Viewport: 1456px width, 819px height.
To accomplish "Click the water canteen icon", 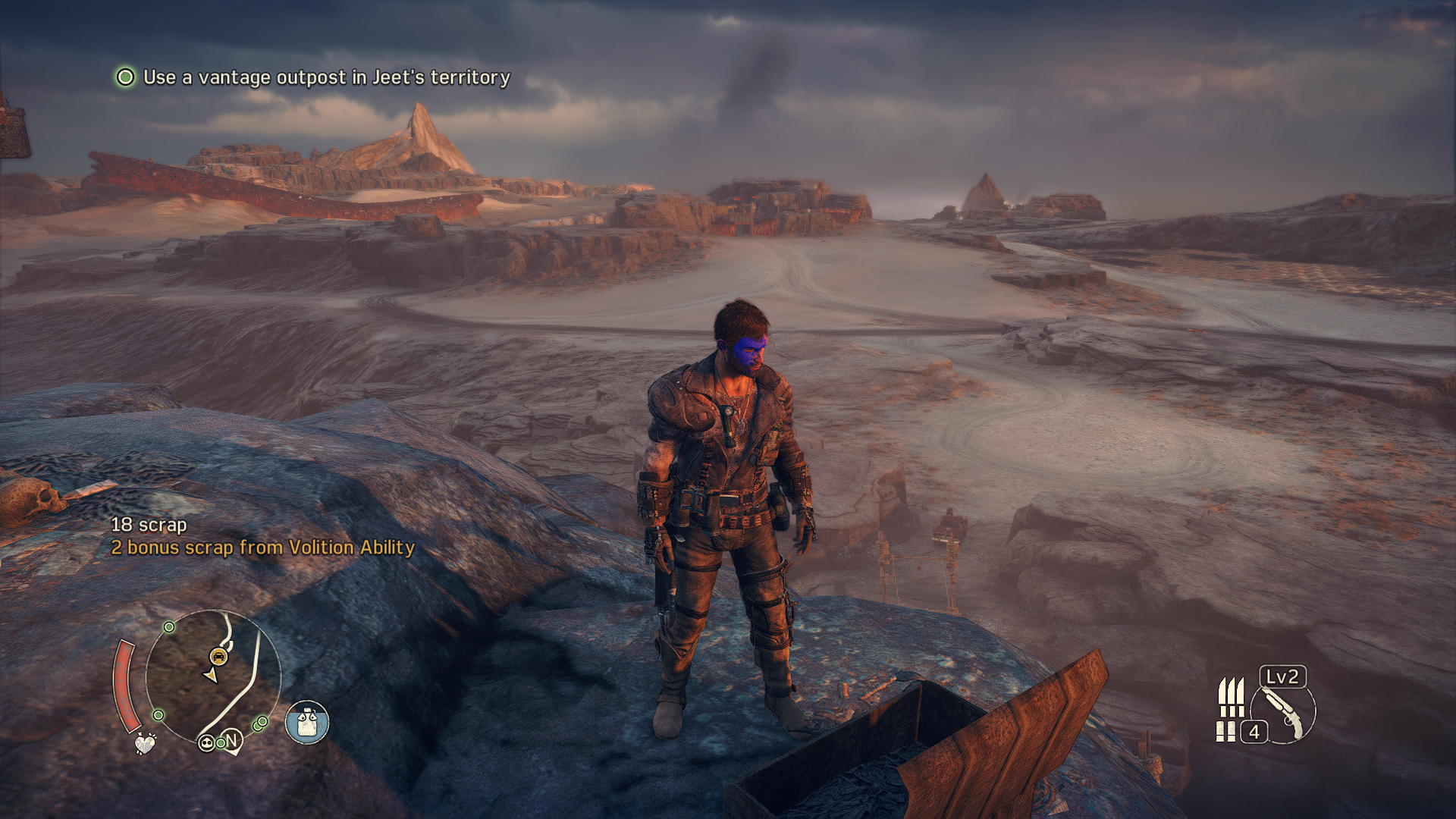I will point(307,722).
